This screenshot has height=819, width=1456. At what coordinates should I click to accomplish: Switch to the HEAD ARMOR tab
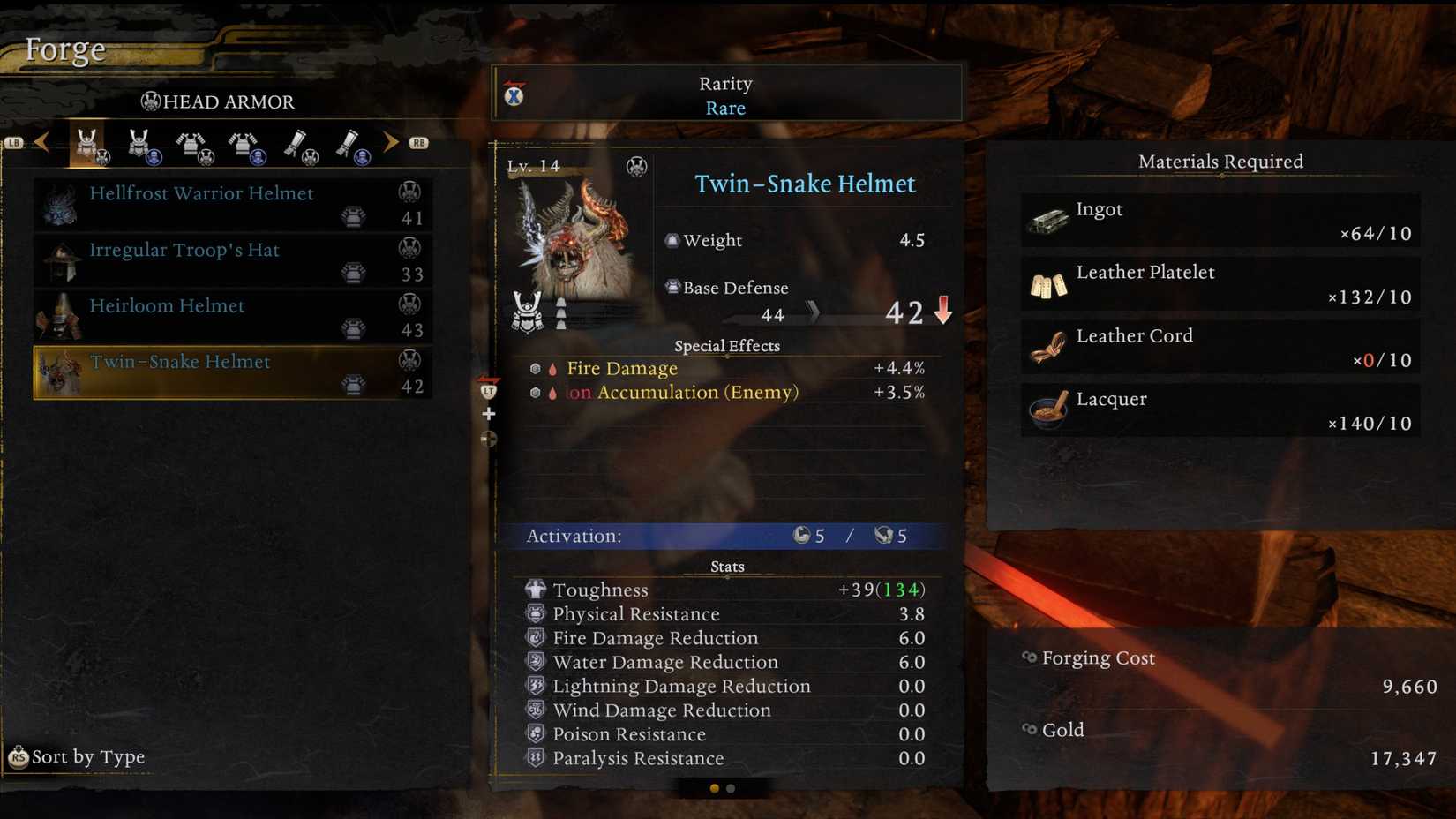[x=217, y=101]
